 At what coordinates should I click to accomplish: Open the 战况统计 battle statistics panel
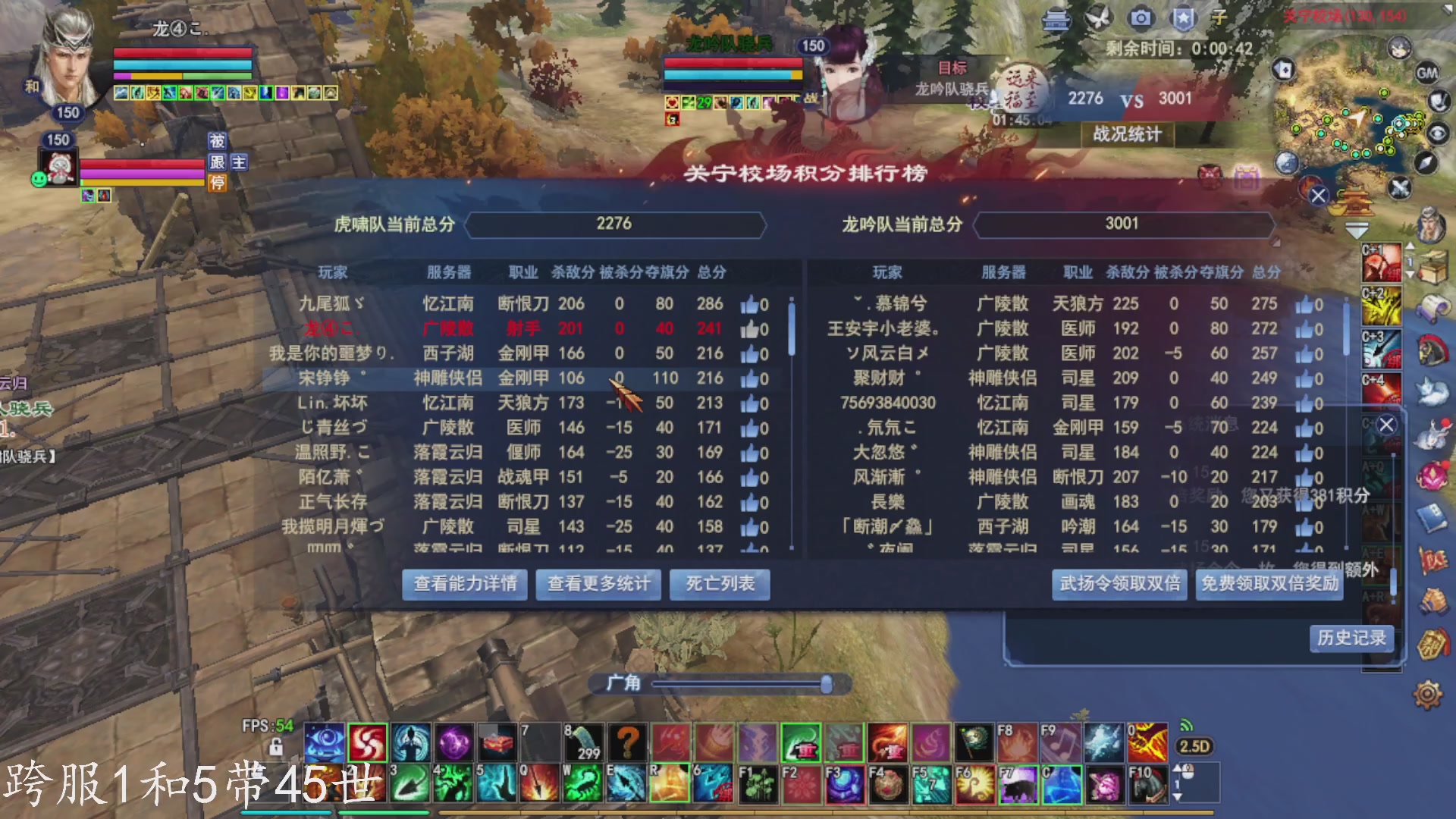pyautogui.click(x=1127, y=135)
